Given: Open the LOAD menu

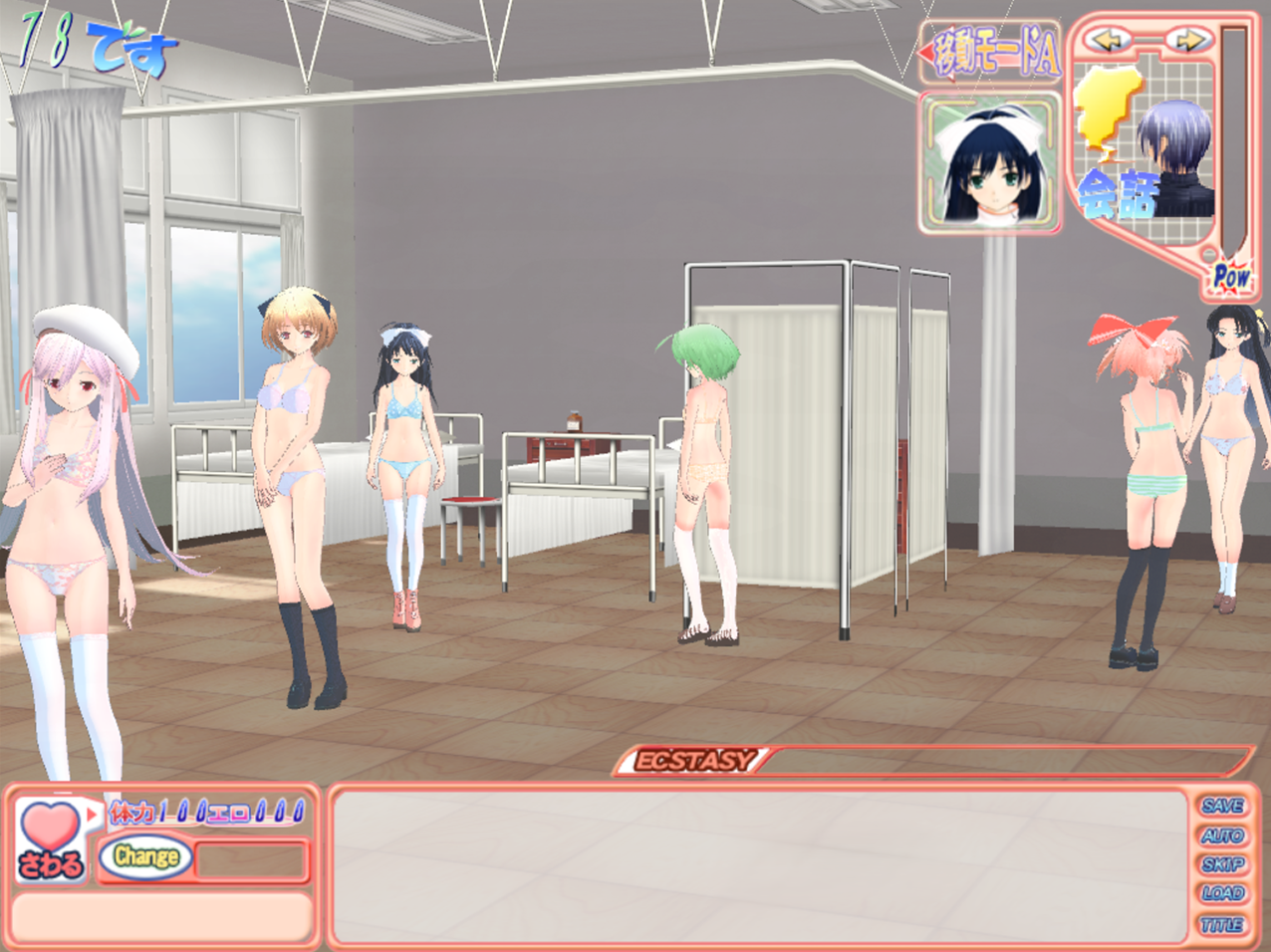Looking at the screenshot, I should tap(1222, 893).
